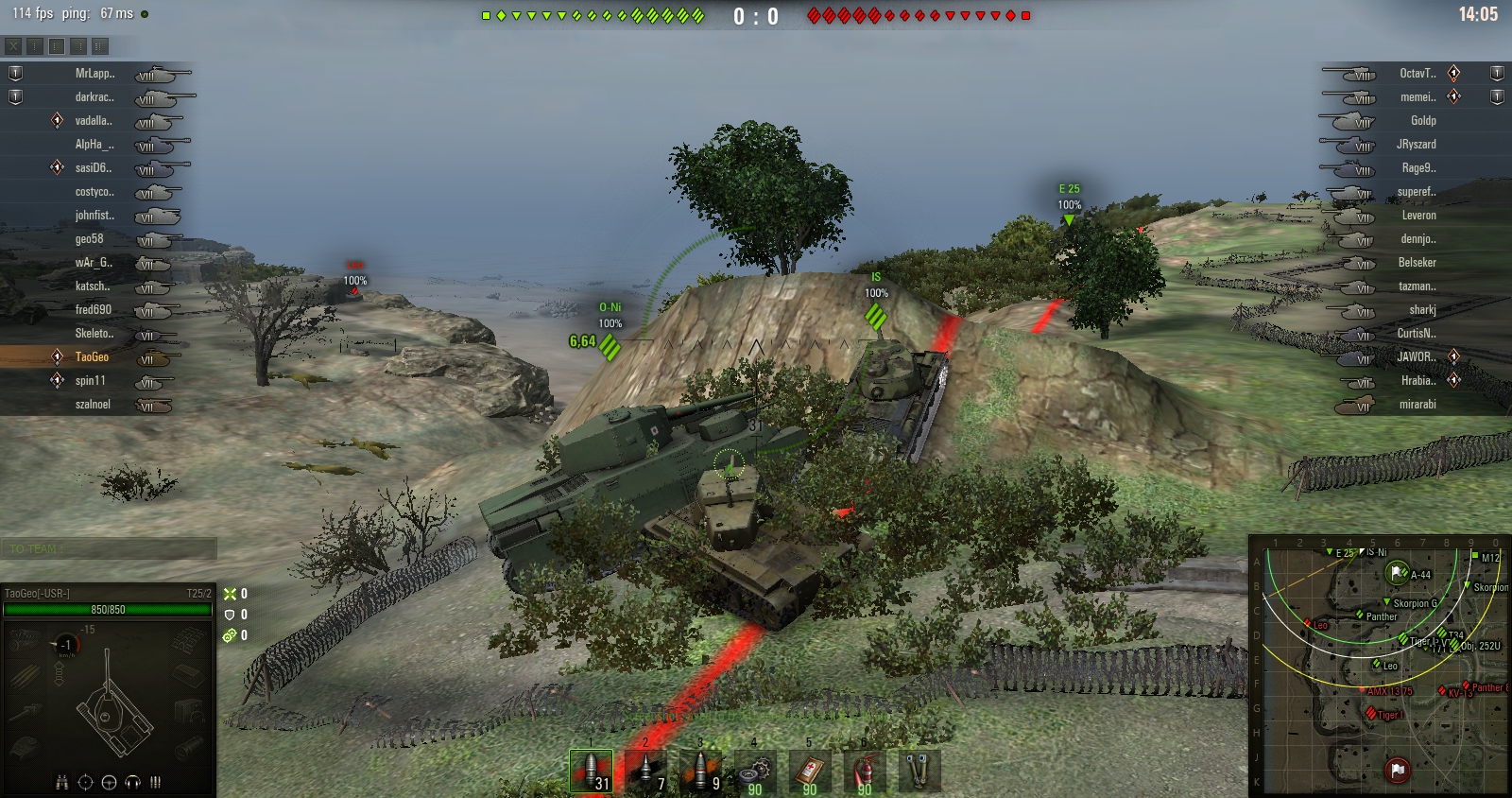Click the red enemy base flag on minimap
The image size is (1512, 798).
[1397, 770]
